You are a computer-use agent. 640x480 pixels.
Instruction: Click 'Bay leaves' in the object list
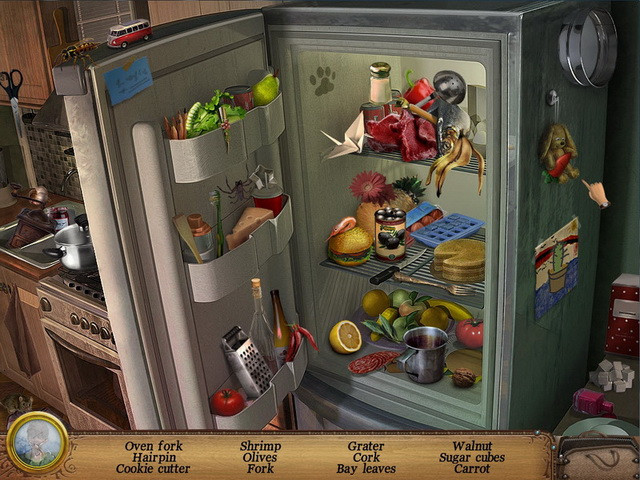tap(366, 469)
